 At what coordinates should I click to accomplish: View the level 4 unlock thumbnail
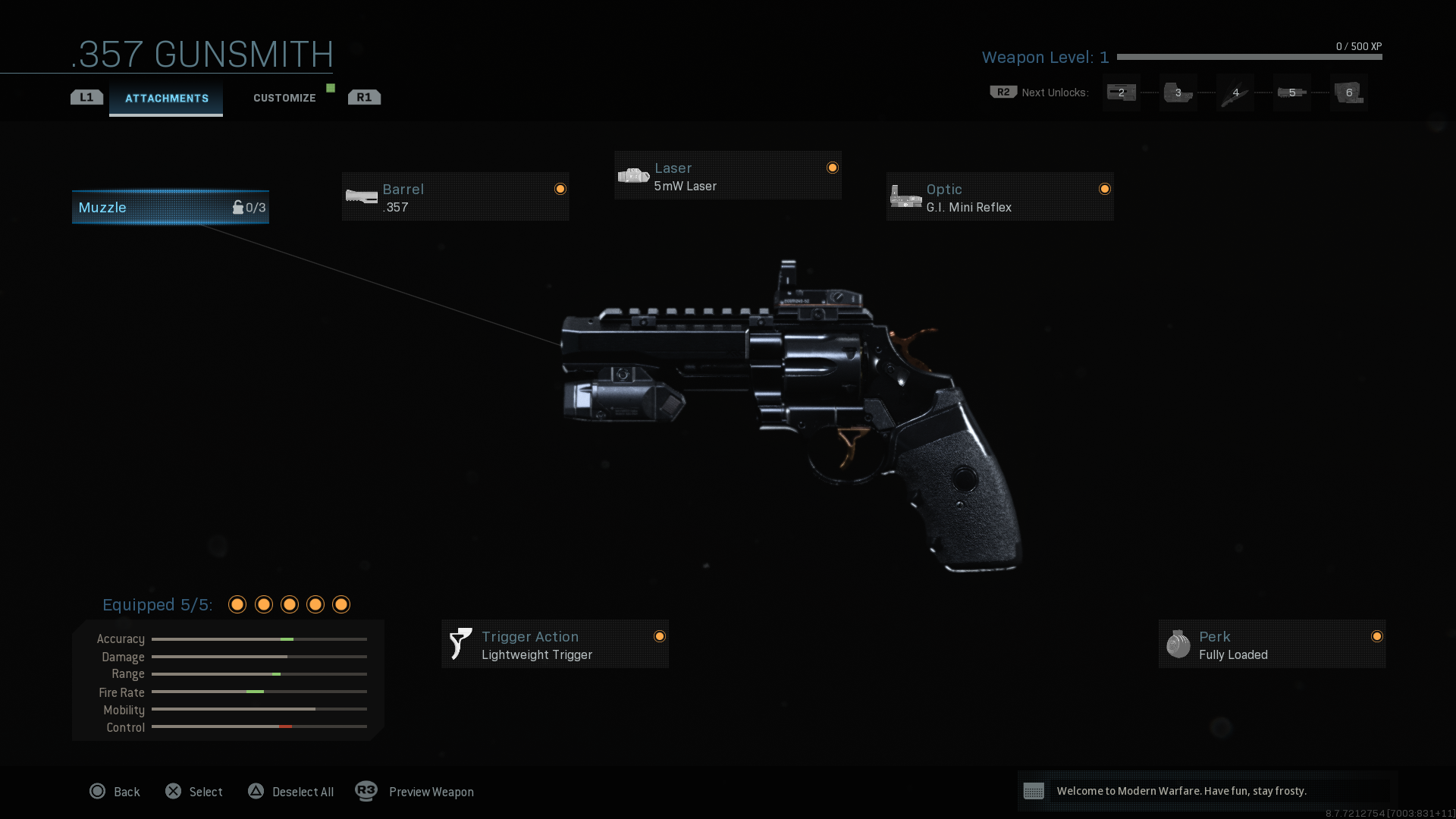1235,93
